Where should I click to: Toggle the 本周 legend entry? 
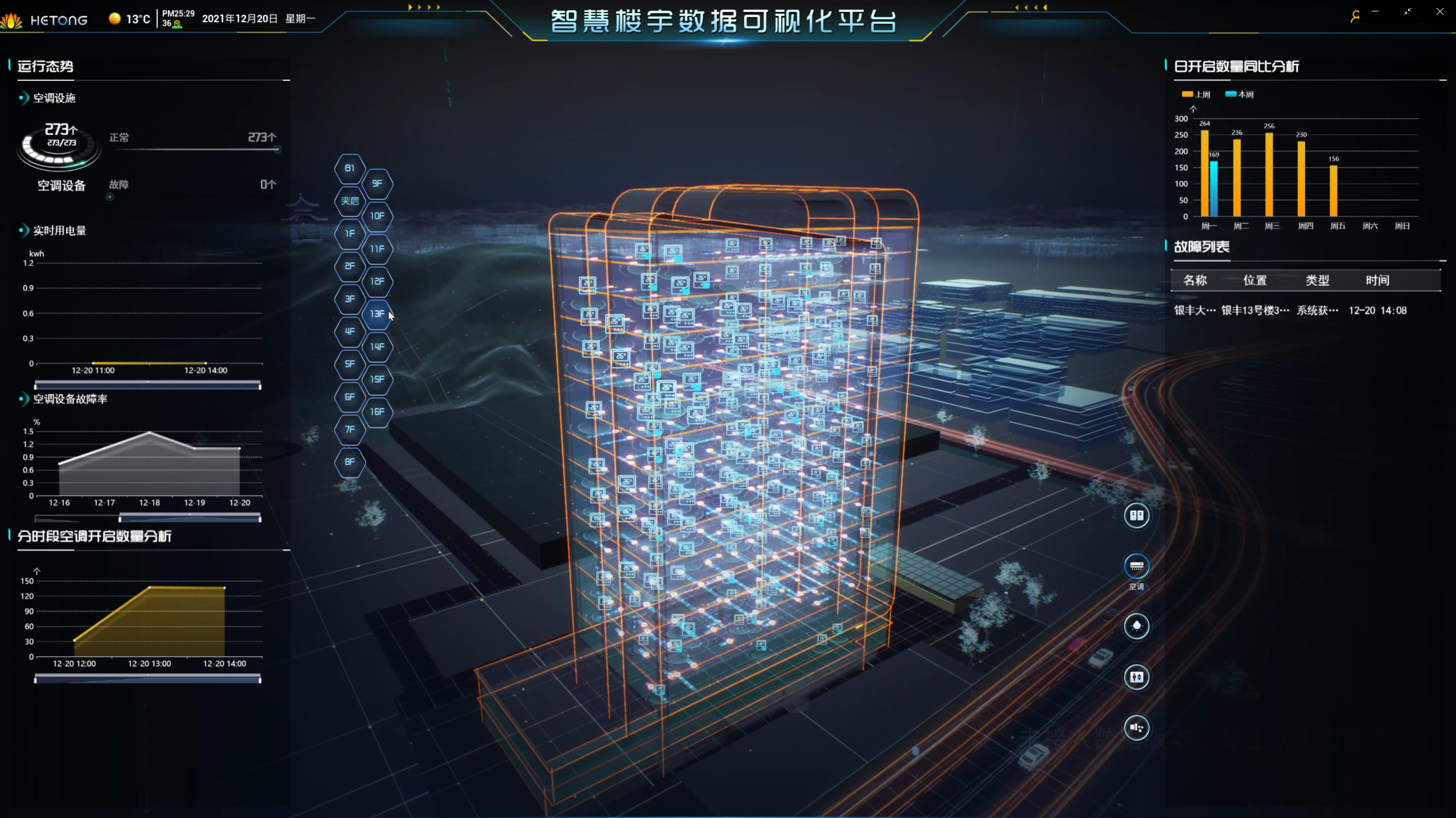[x=1239, y=94]
